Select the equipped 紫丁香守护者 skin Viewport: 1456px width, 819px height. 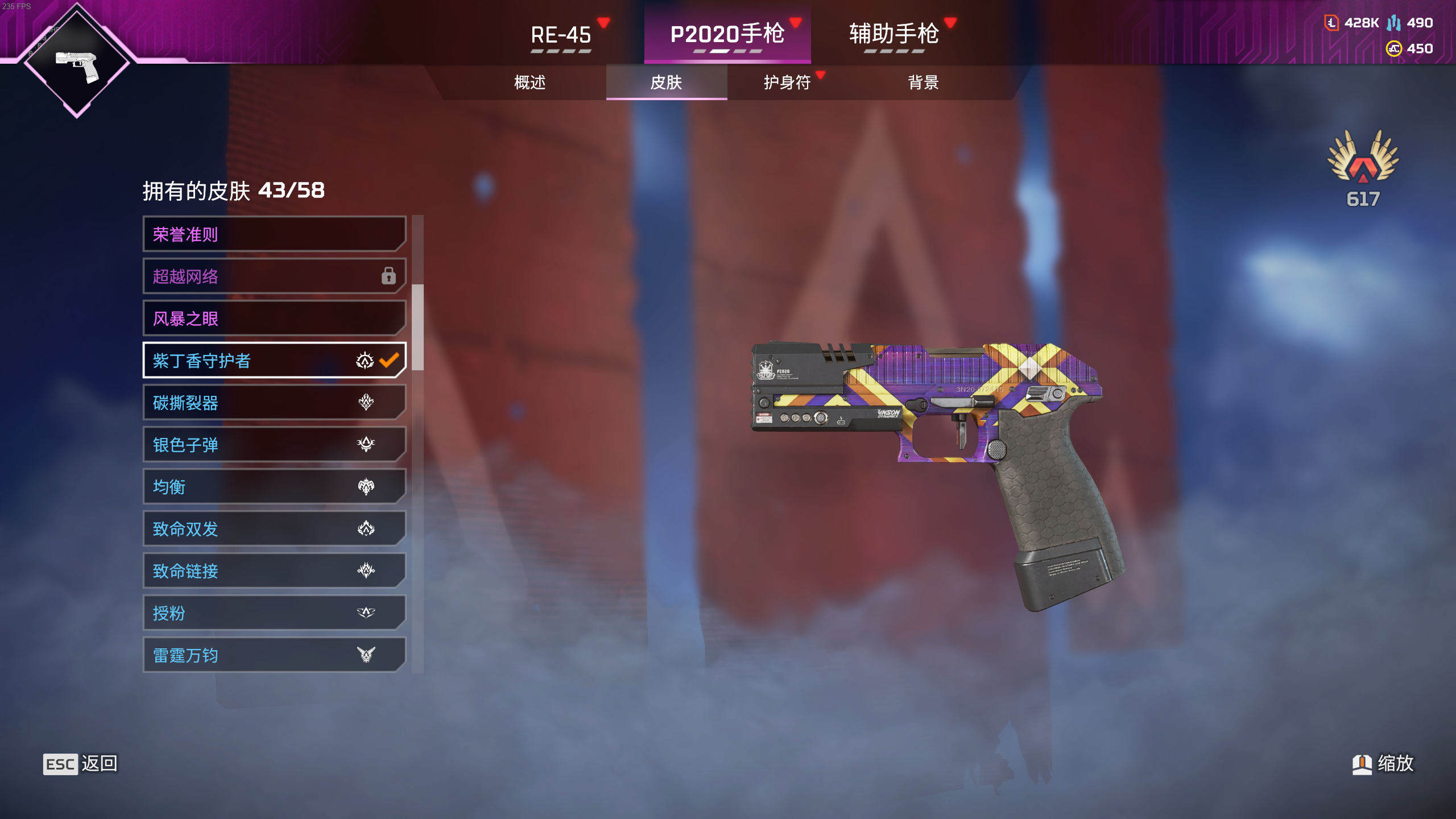[274, 361]
